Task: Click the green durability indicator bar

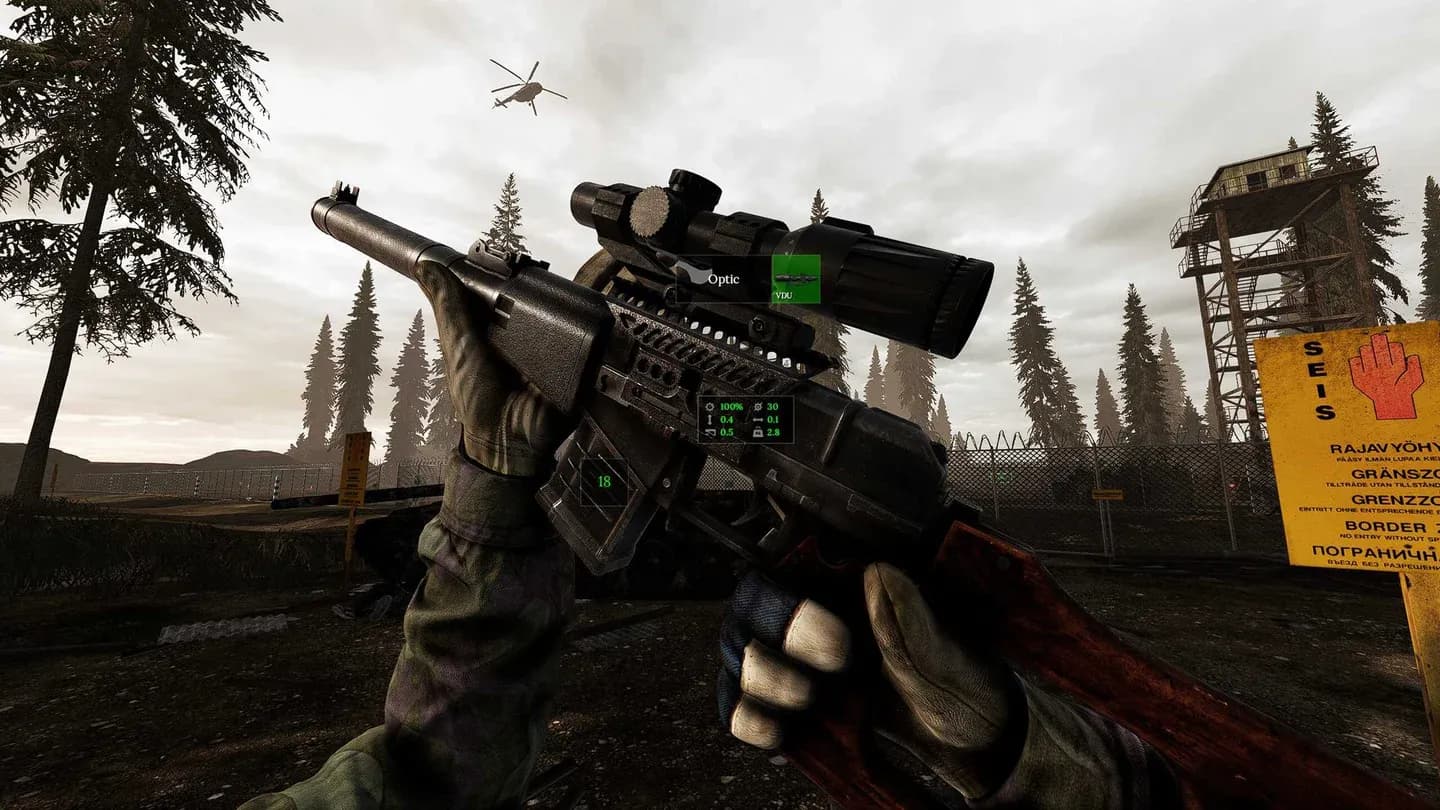Action: click(x=731, y=406)
